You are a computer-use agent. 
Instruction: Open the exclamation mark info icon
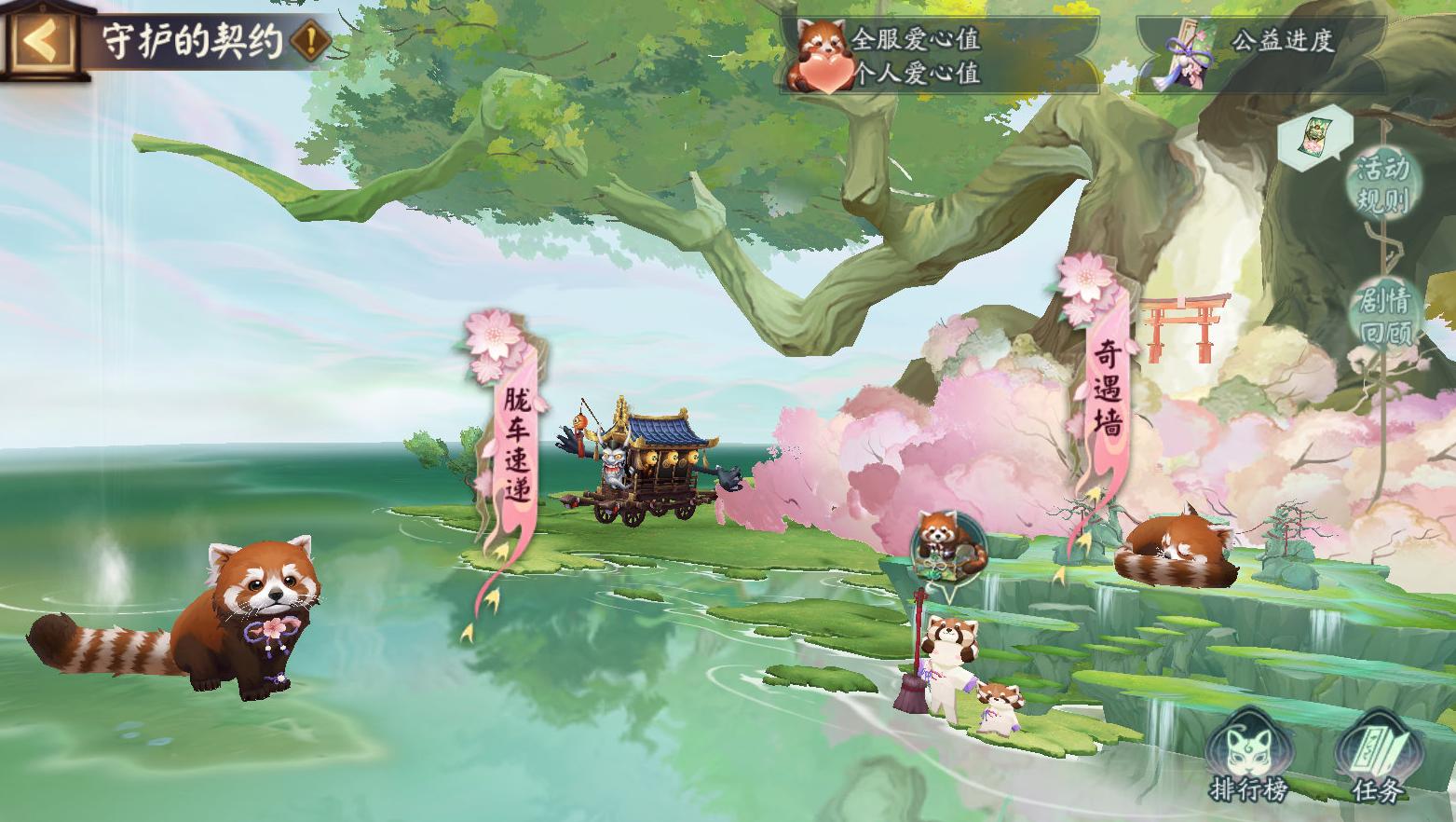310,41
